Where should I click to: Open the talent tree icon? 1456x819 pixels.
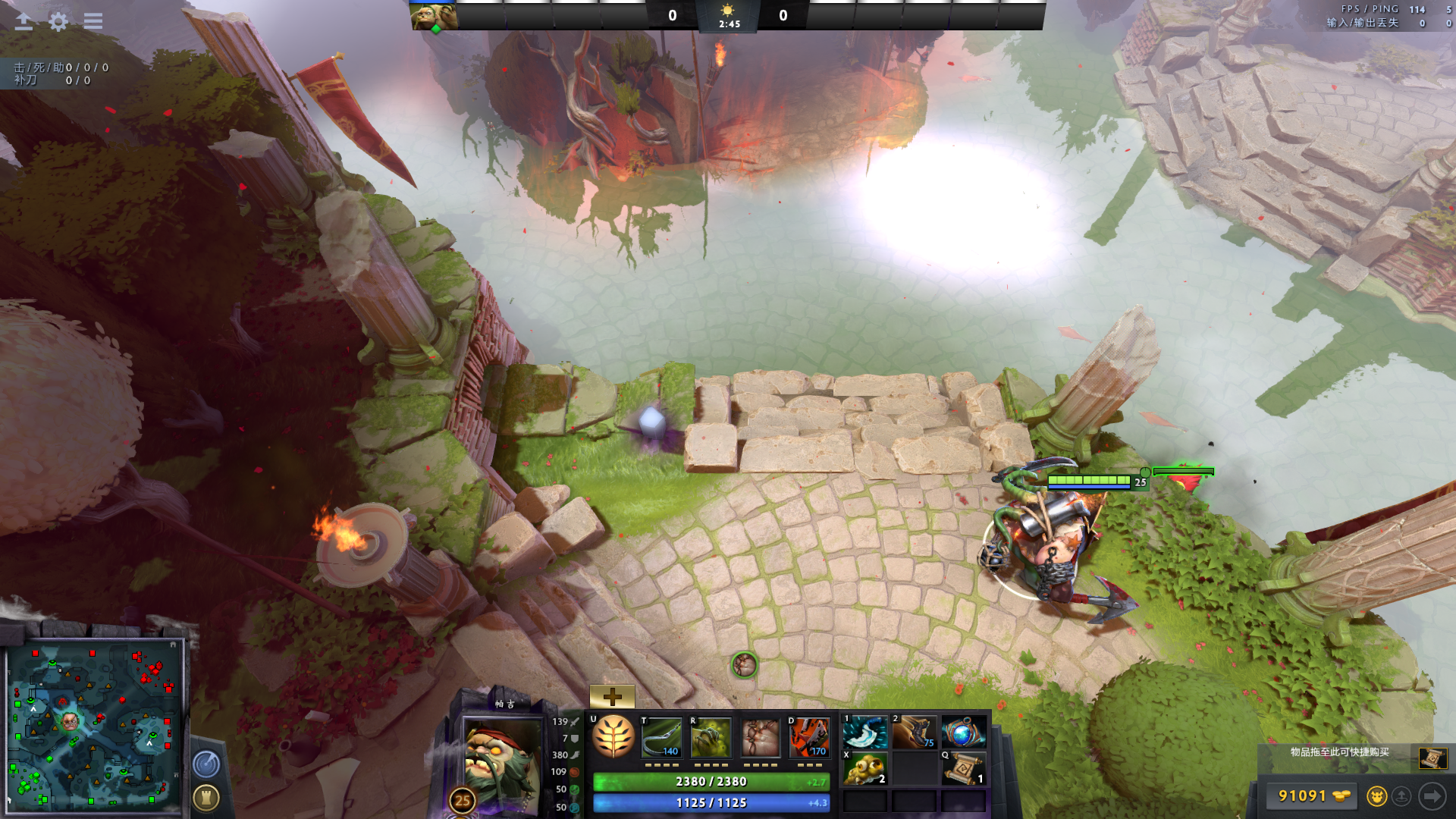613,736
